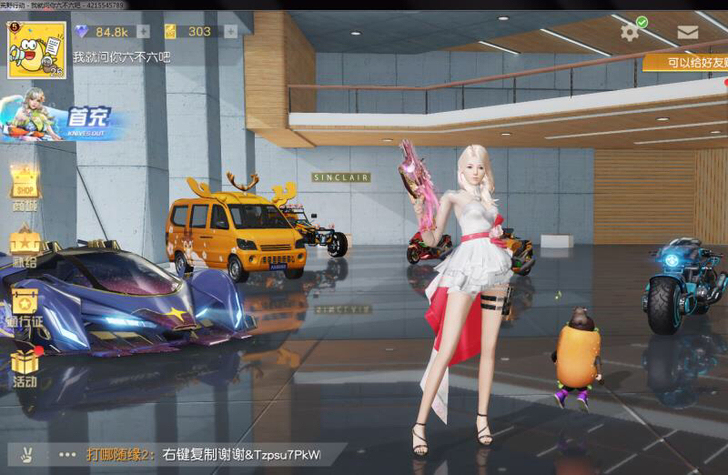Open the 活动 events gift box
Image resolution: width=728 pixels, height=475 pixels.
(x=25, y=367)
